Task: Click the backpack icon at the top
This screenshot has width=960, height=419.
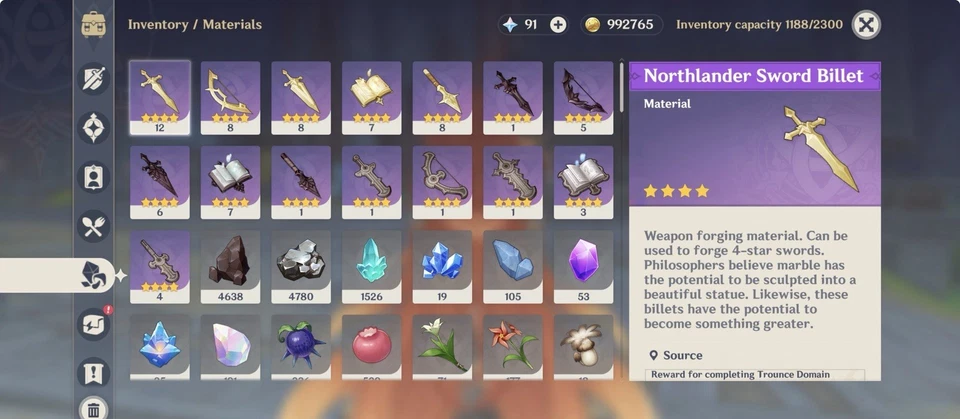Action: [94, 25]
